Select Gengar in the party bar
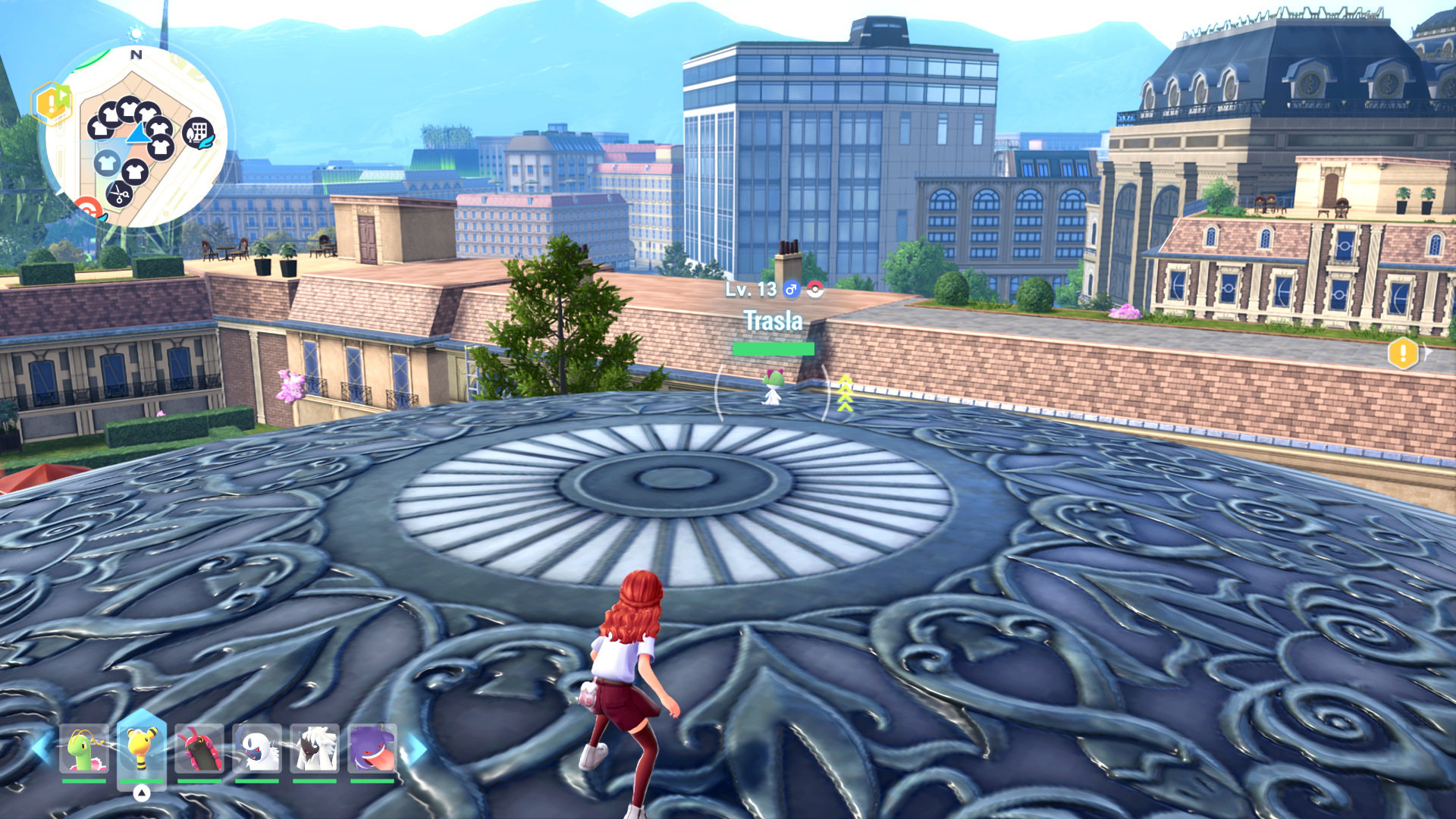This screenshot has width=1456, height=819. pos(372,749)
